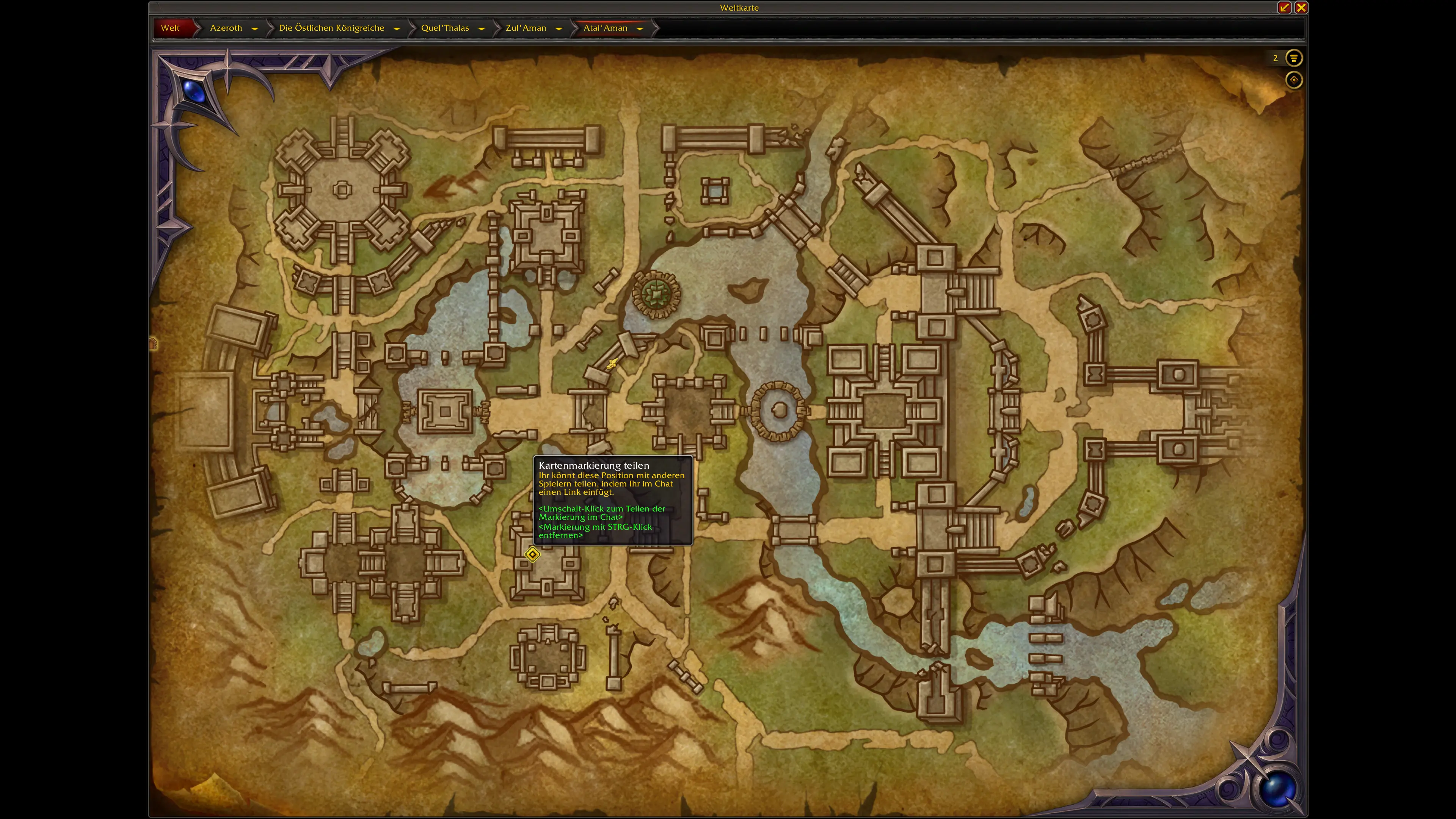Go to the Welt breadcrumb
The image size is (1456, 819).
(x=170, y=28)
